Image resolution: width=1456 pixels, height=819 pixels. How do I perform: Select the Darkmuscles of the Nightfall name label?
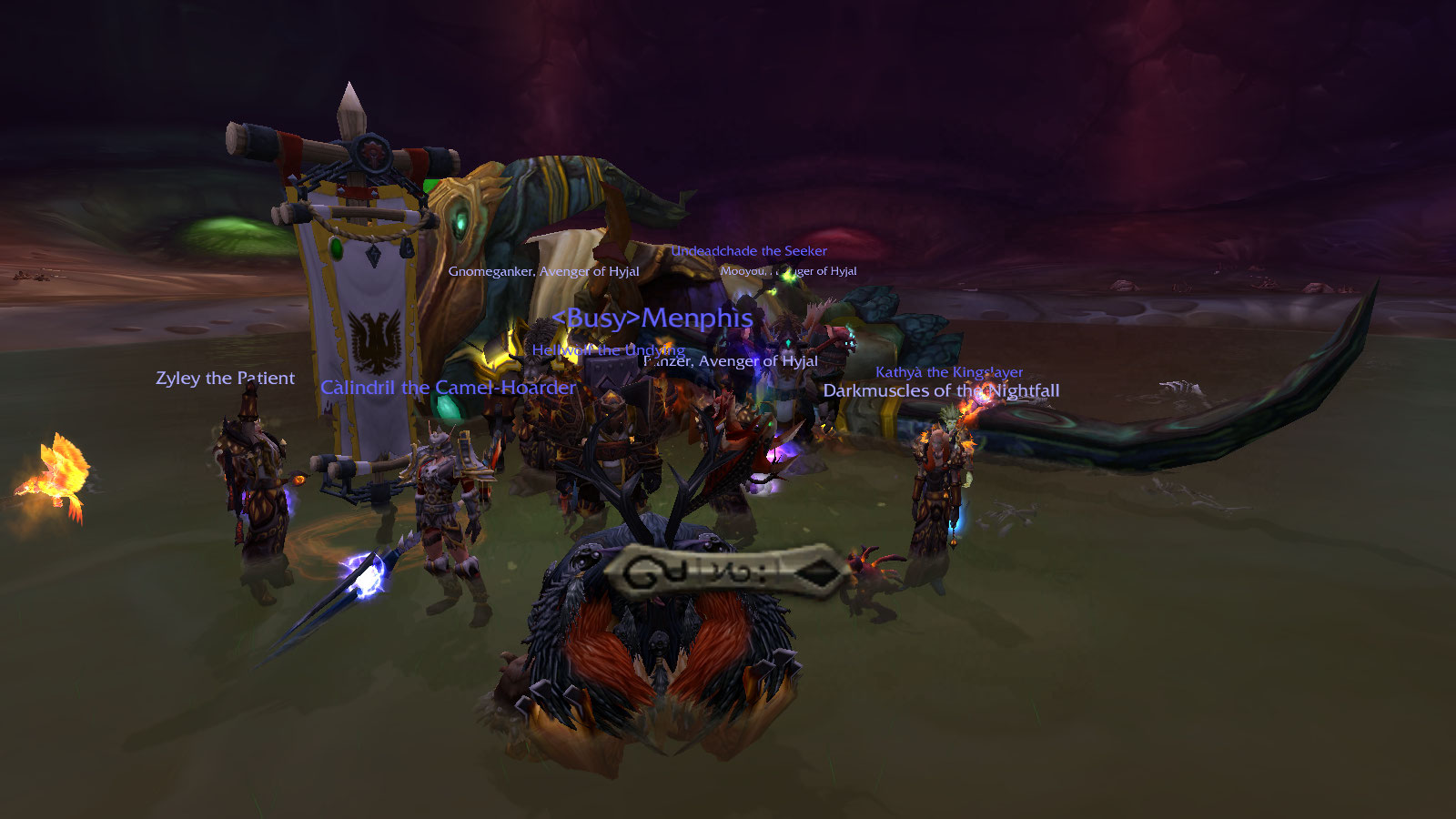pyautogui.click(x=941, y=391)
